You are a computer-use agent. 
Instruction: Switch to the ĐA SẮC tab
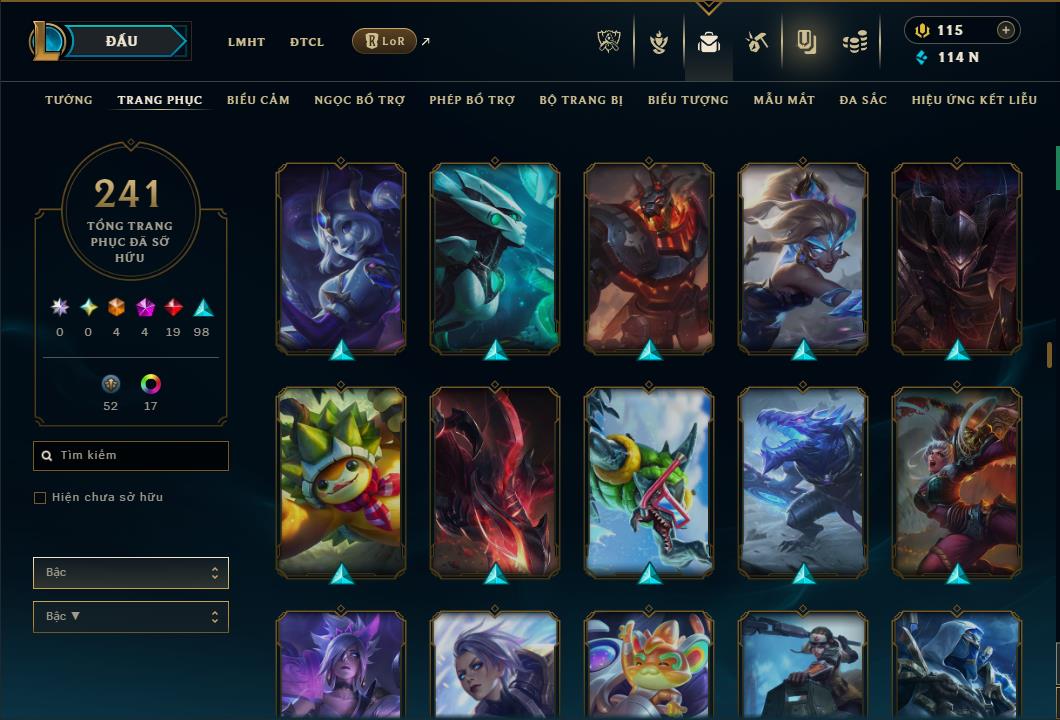point(863,100)
